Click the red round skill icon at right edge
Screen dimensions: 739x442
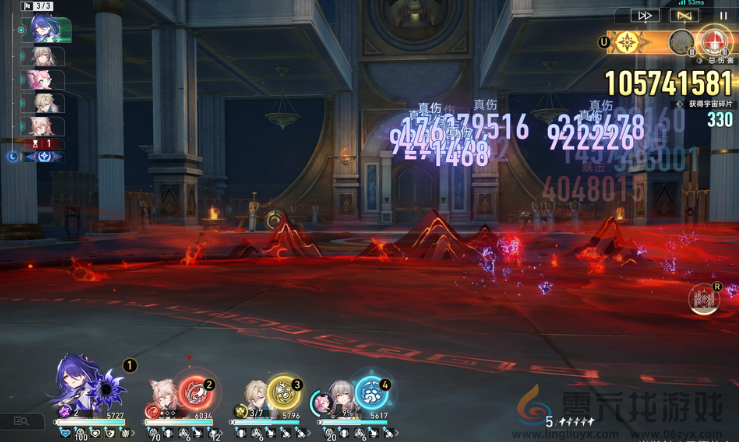tap(704, 298)
